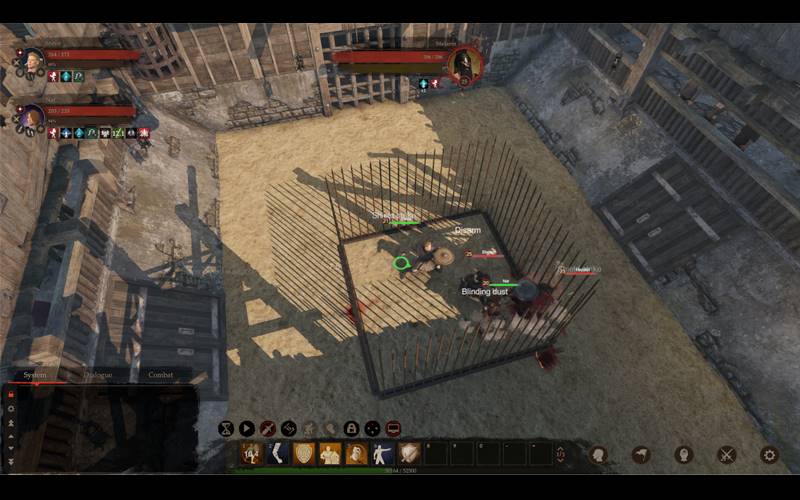The height and width of the screenshot is (500, 800).
Task: Open the head profile character menu
Action: point(684,454)
